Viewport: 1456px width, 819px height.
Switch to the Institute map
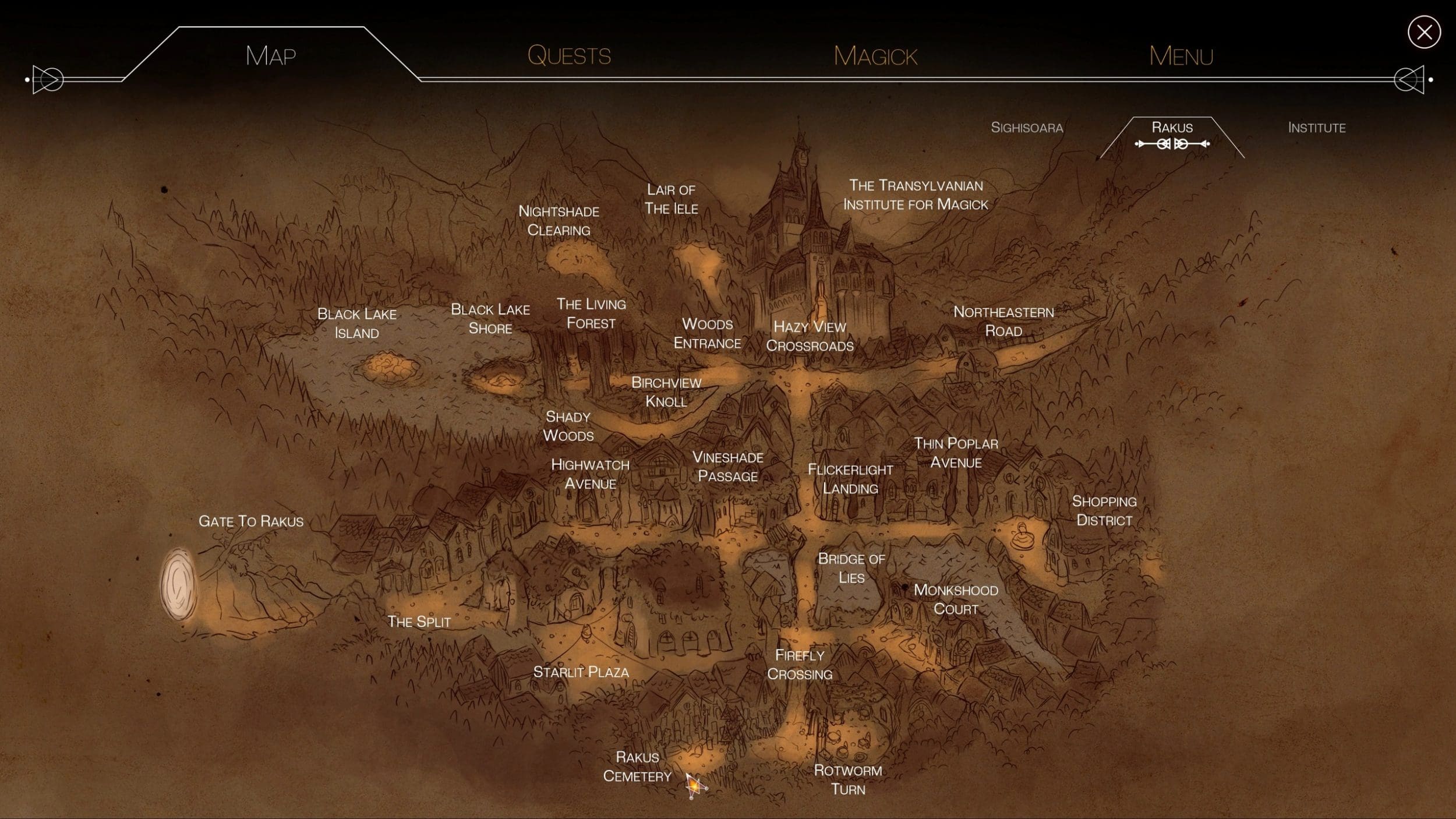(1316, 128)
